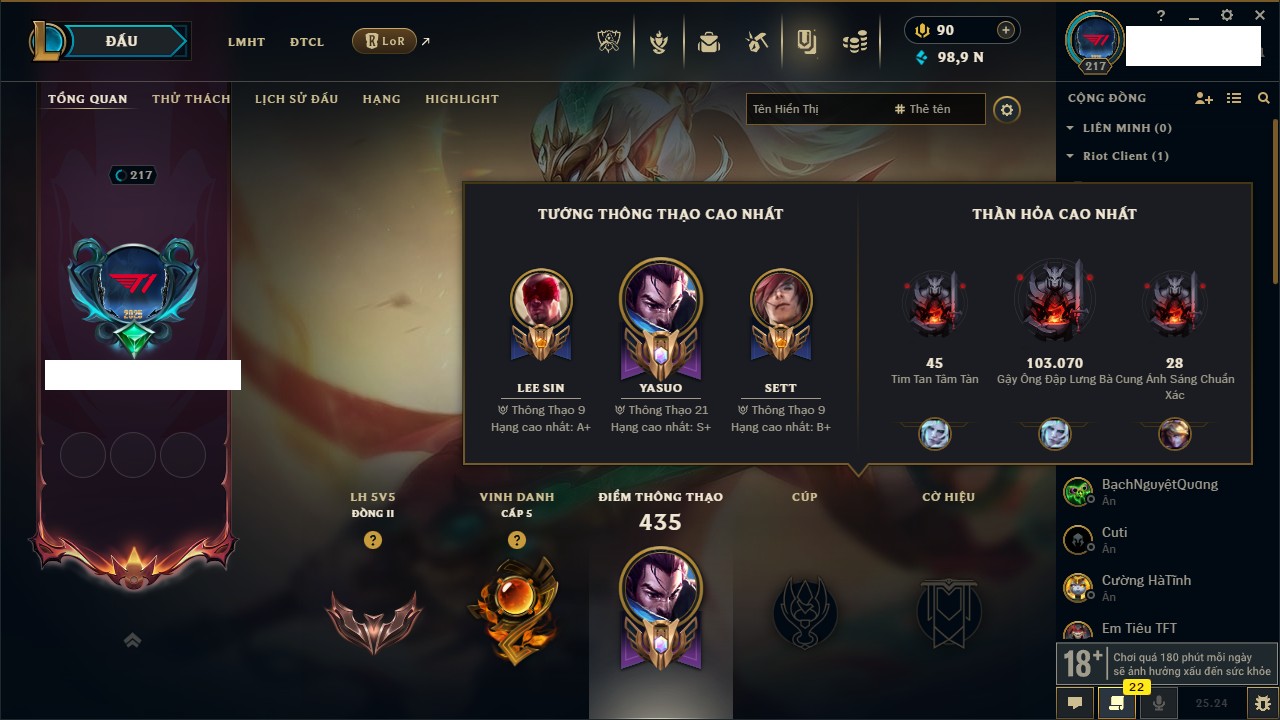Switch to the THỬ THÁCH tab
The height and width of the screenshot is (720, 1280).
(191, 99)
